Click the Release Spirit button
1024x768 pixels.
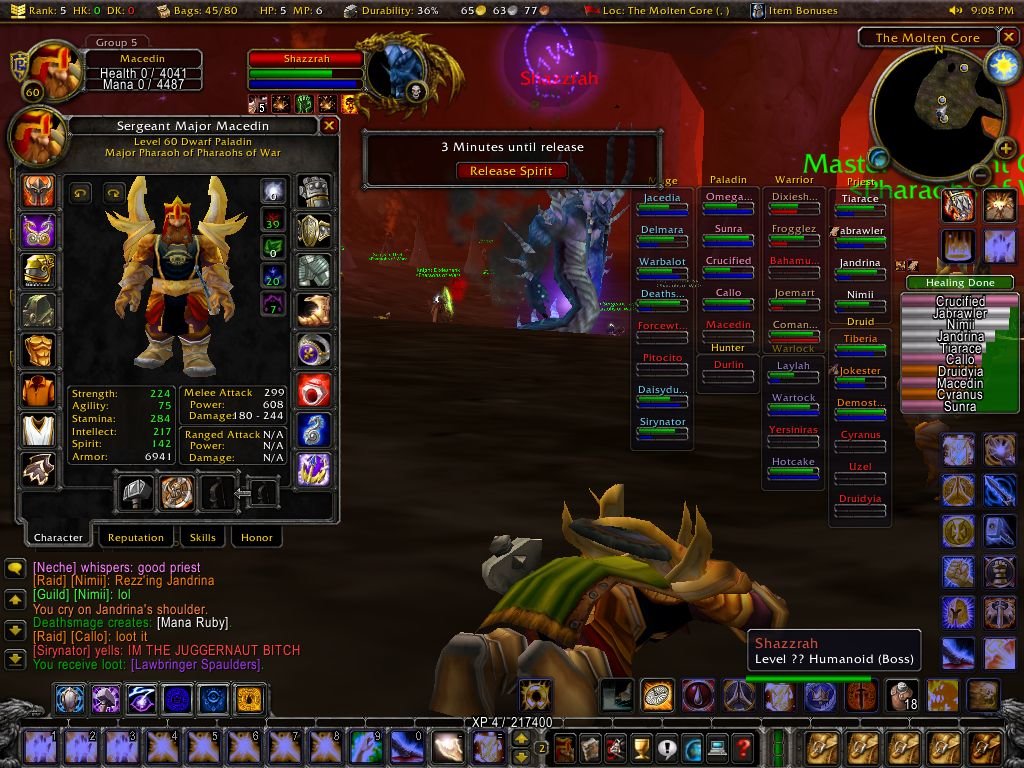pyautogui.click(x=511, y=171)
